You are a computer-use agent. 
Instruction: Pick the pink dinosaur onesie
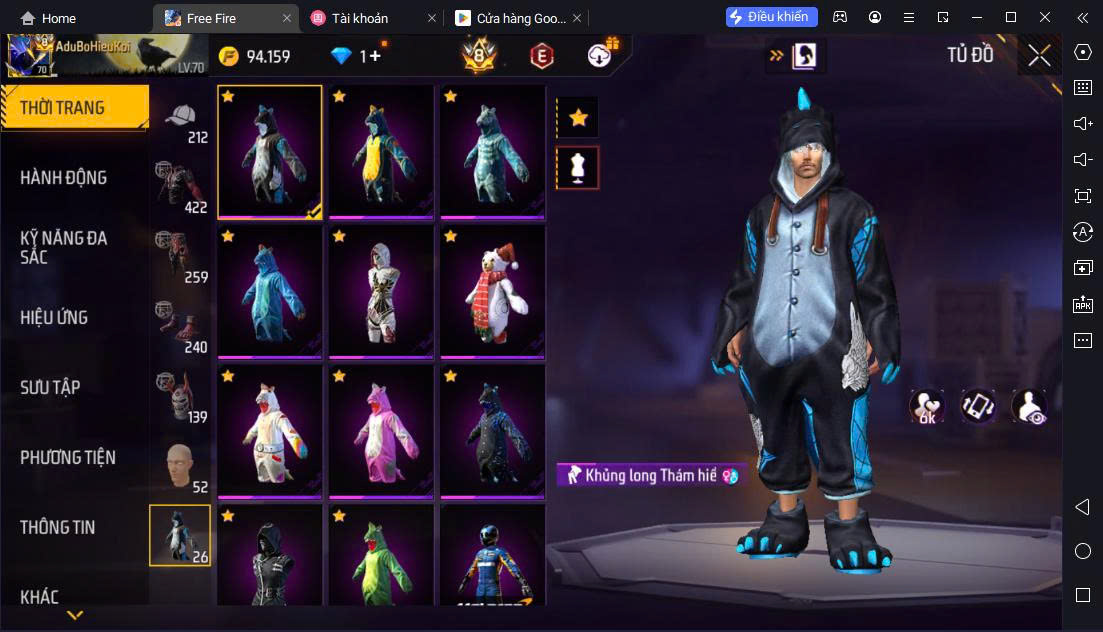coord(381,430)
